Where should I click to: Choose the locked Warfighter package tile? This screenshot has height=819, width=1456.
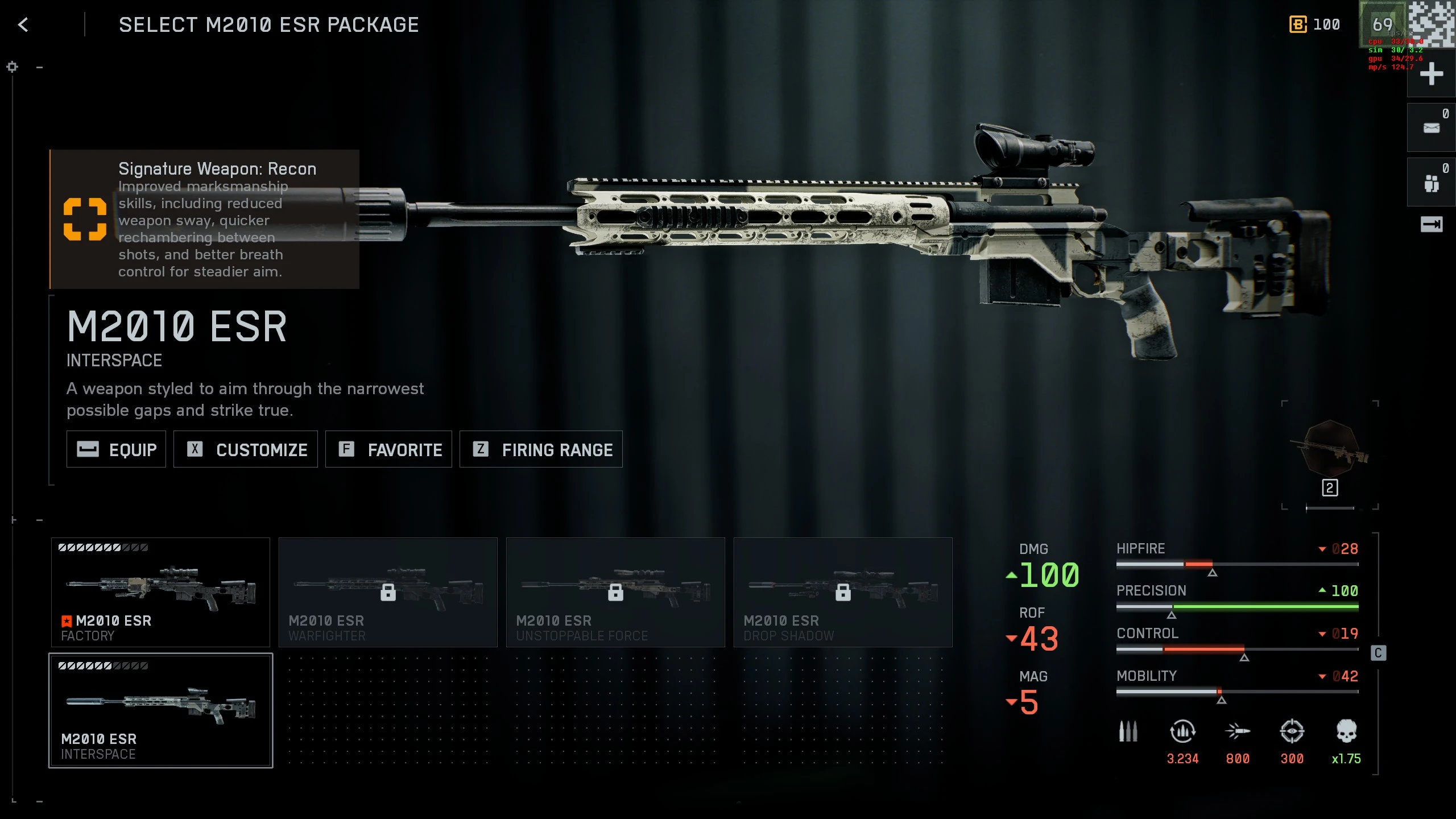(x=388, y=592)
